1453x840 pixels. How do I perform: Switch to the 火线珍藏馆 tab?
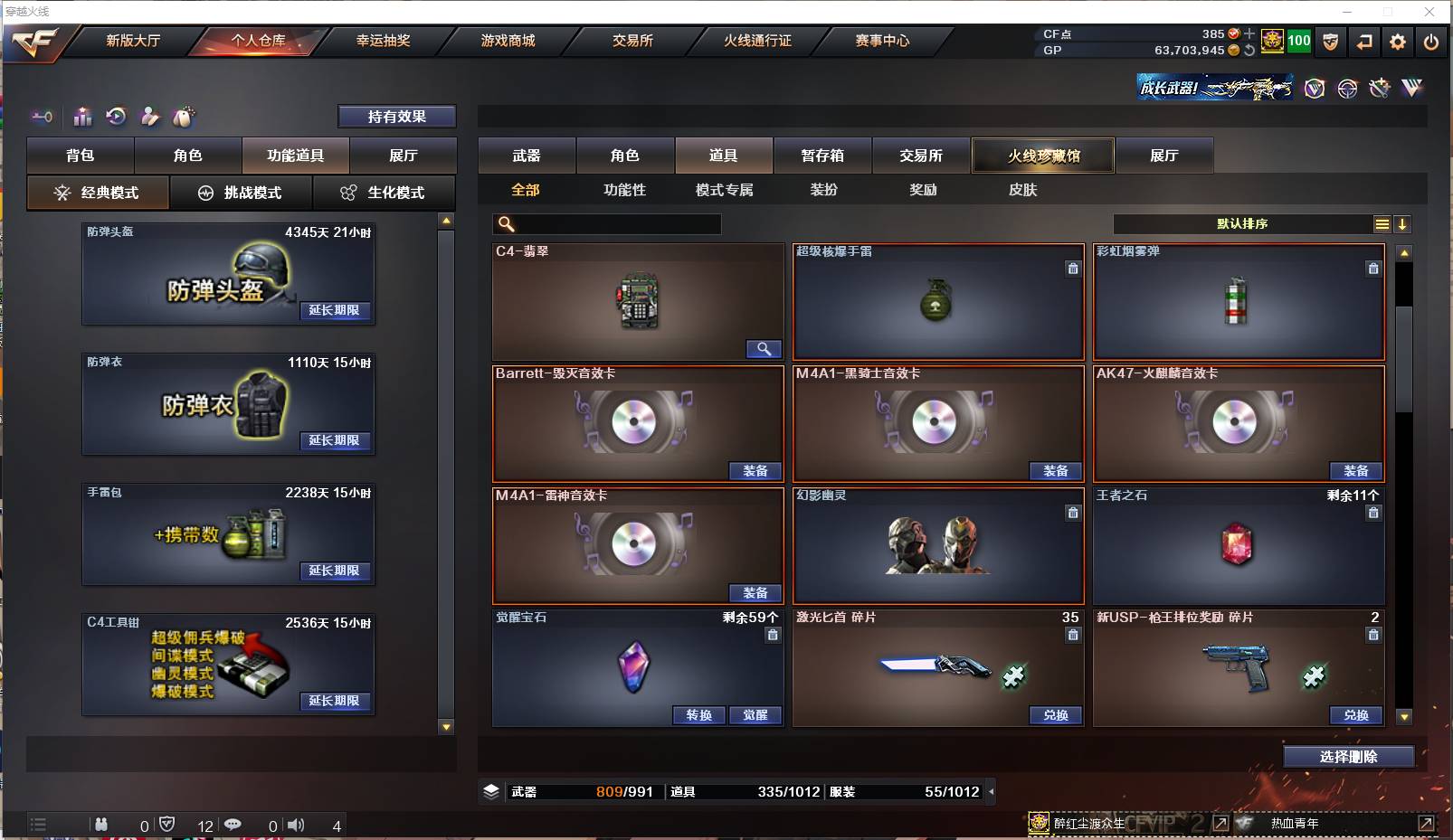(x=1042, y=156)
